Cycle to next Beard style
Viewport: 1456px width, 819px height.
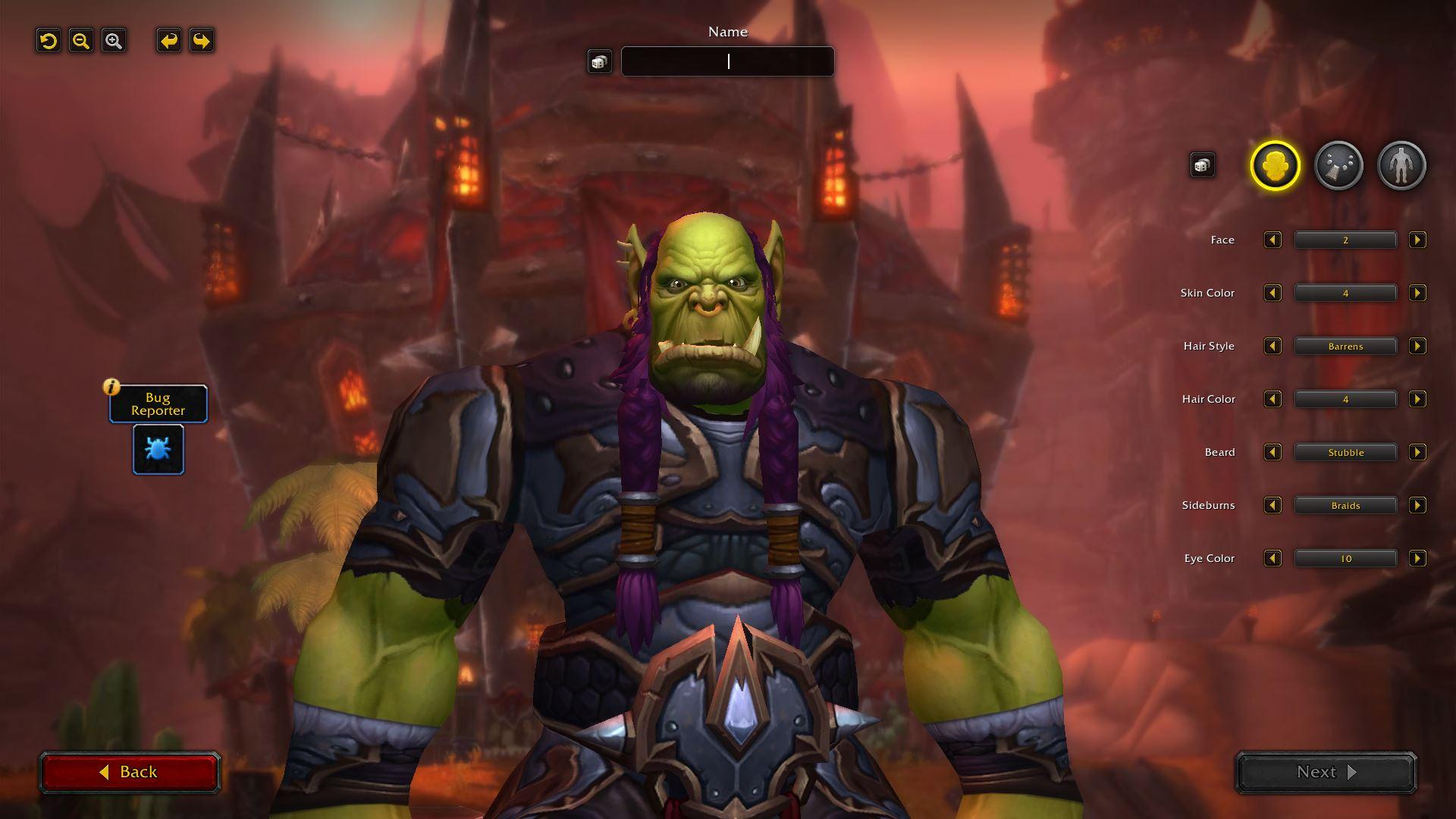1417,453
